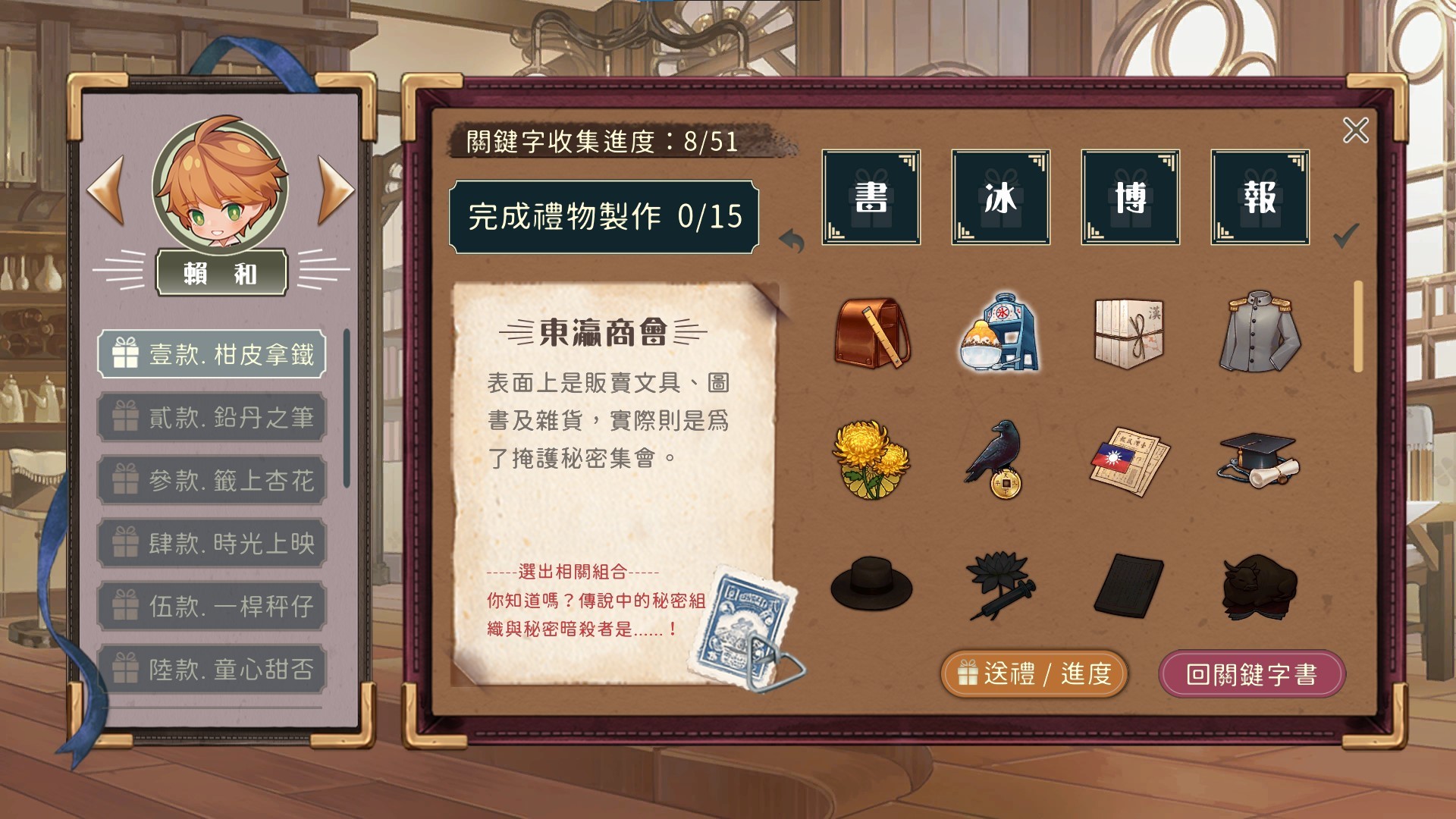Switch to gift 貳款.鉛丹之筆
Image resolution: width=1456 pixels, height=819 pixels.
[x=211, y=418]
